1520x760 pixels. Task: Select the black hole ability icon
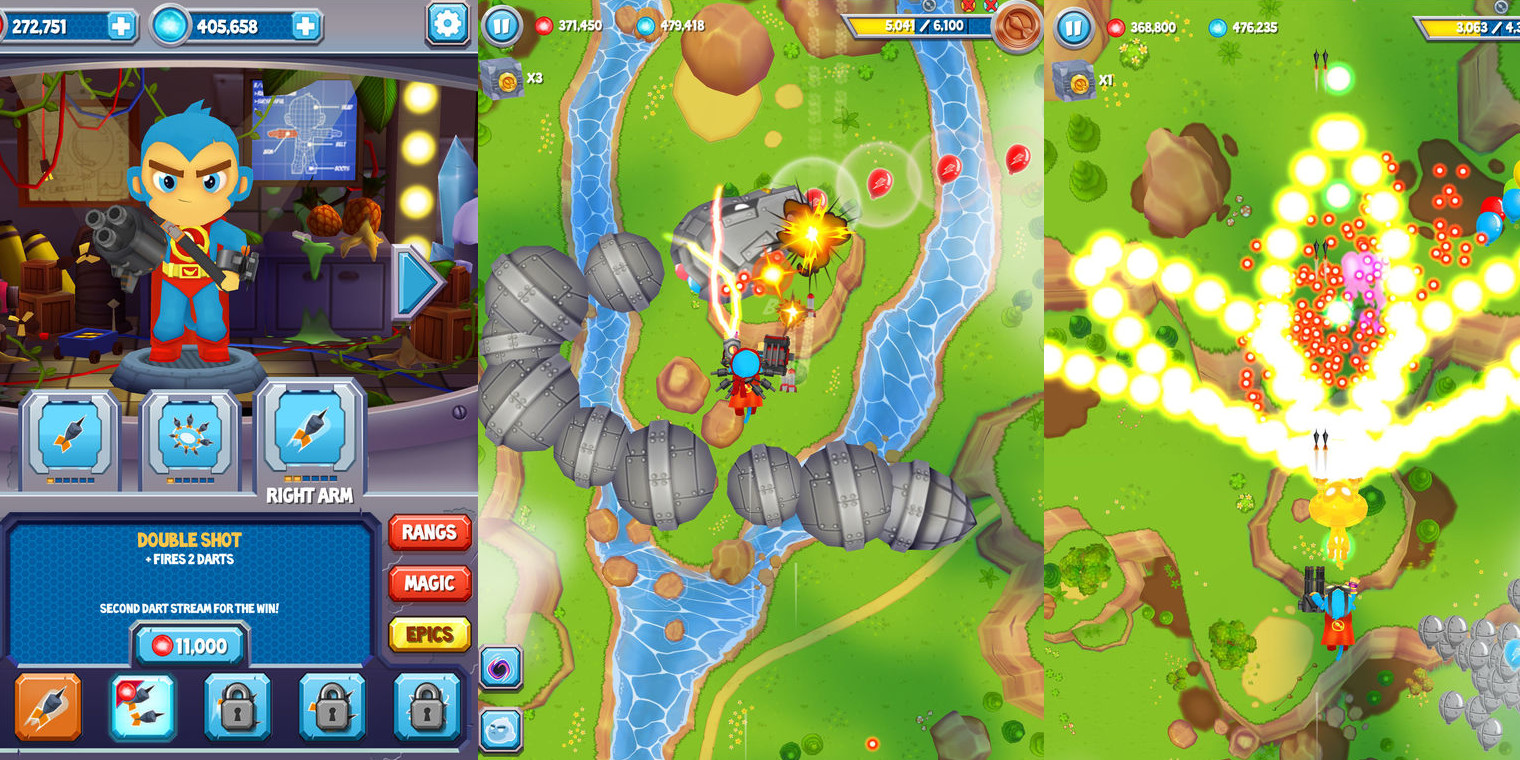click(x=500, y=668)
